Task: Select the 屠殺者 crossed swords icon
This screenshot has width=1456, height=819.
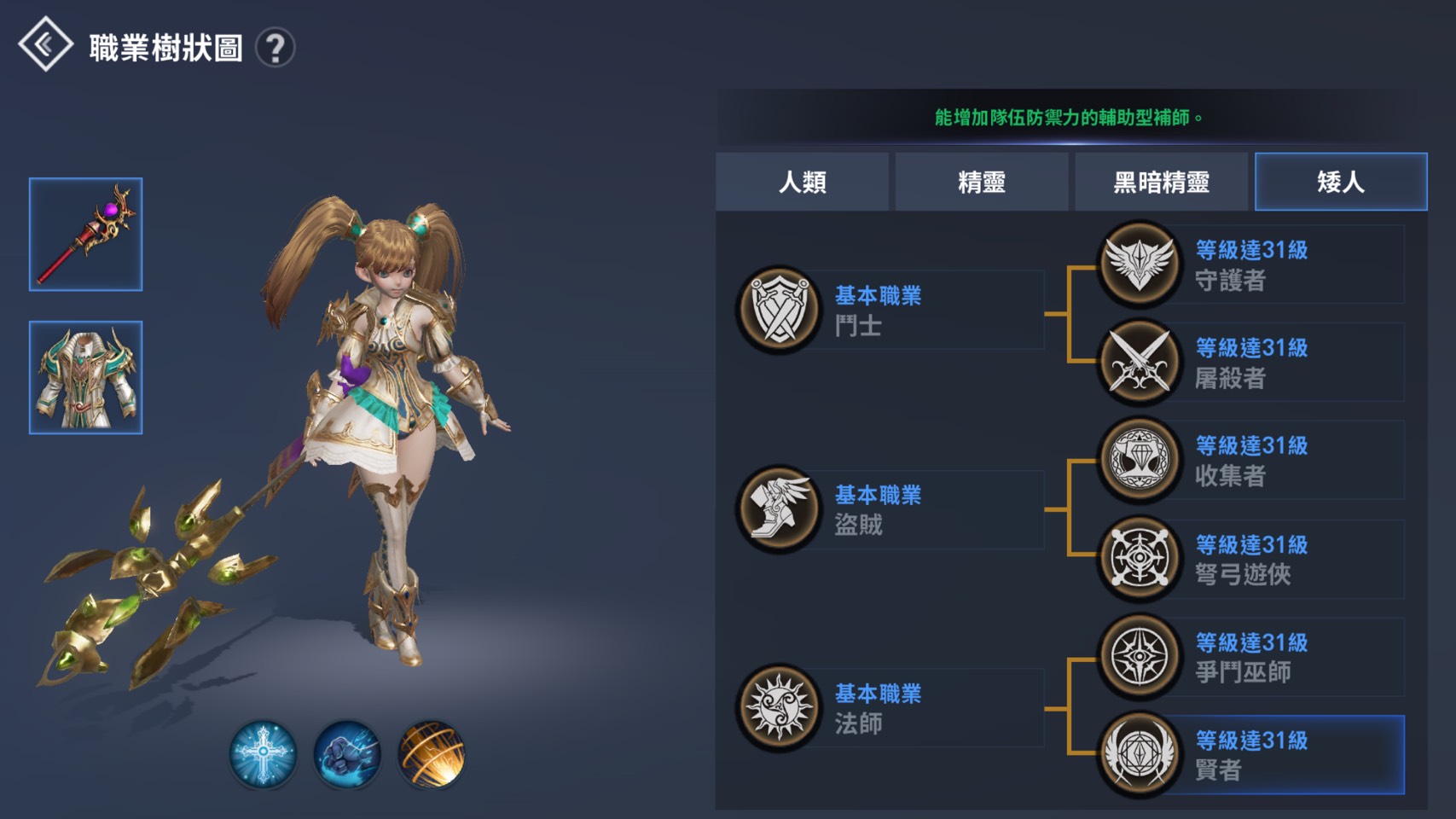Action: pyautogui.click(x=1139, y=363)
